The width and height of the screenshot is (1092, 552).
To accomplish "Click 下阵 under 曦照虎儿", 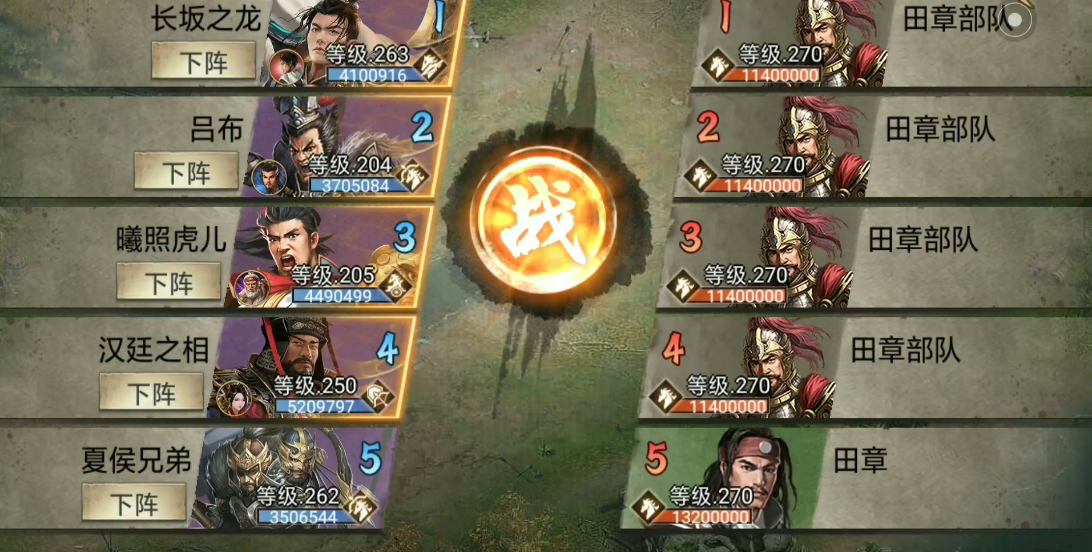I will coord(168,282).
